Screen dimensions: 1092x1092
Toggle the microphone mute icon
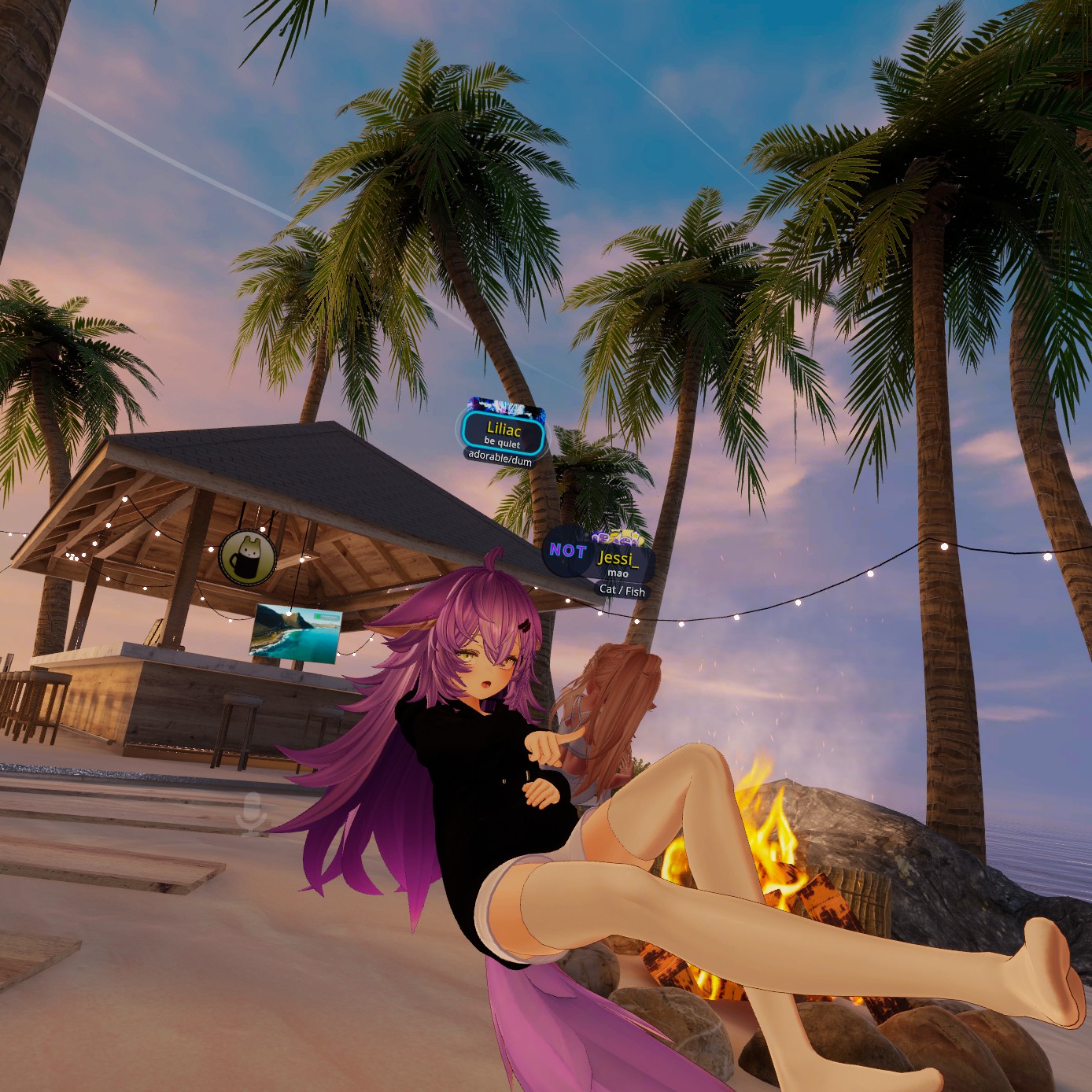pyautogui.click(x=253, y=813)
